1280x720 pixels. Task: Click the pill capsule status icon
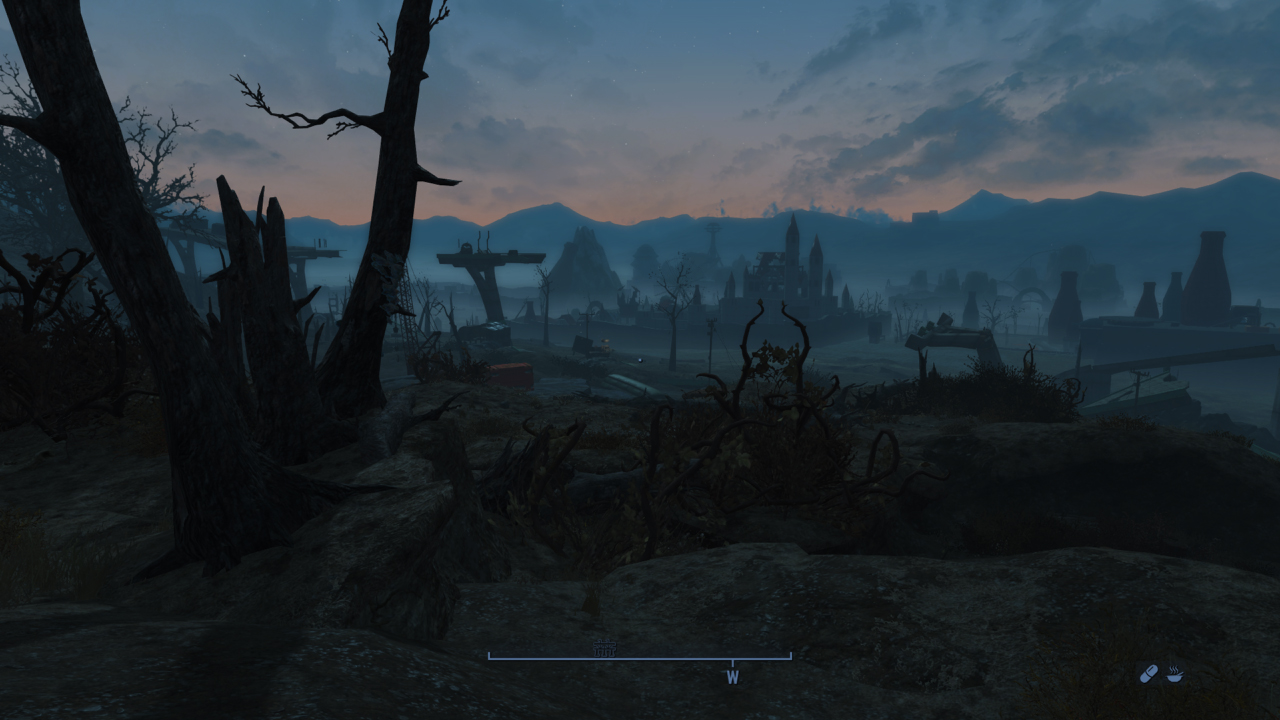tap(1148, 674)
